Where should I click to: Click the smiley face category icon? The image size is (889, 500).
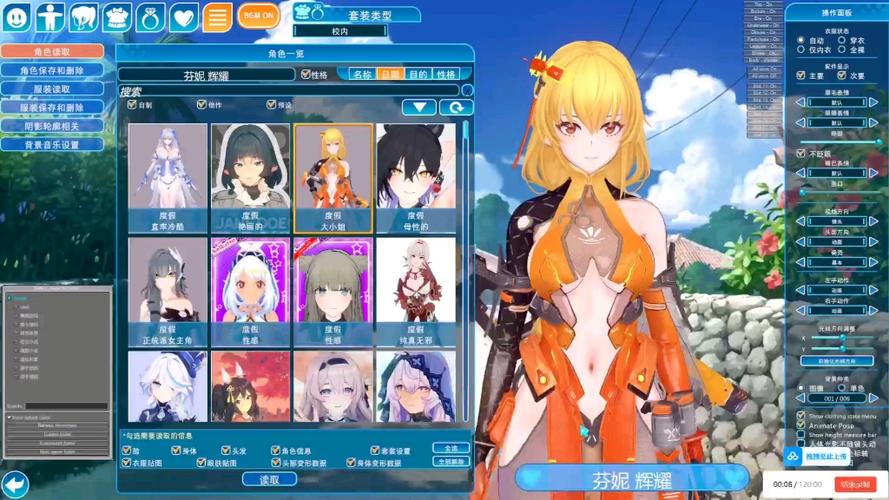click(18, 17)
